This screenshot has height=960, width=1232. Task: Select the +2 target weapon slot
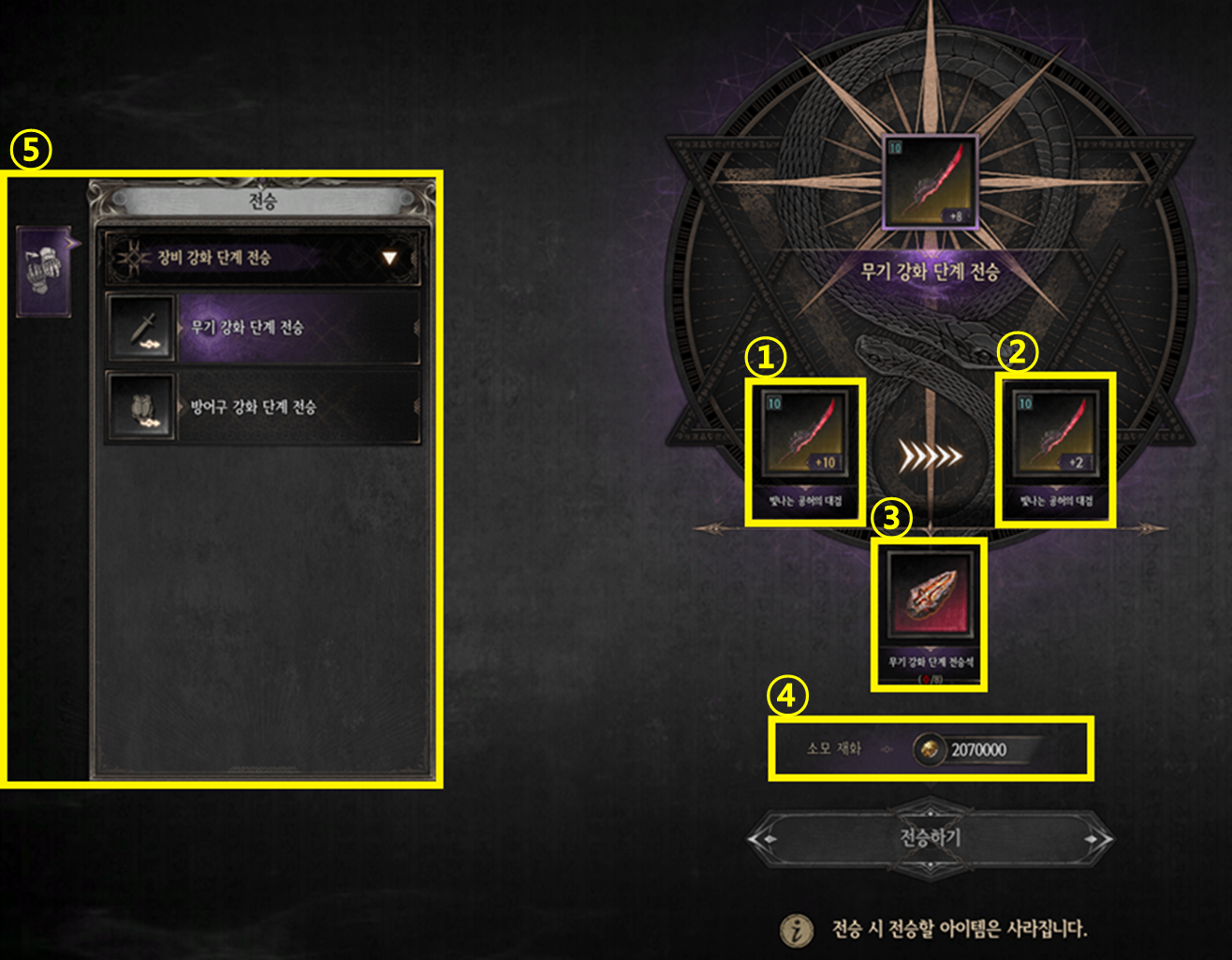coord(1055,436)
